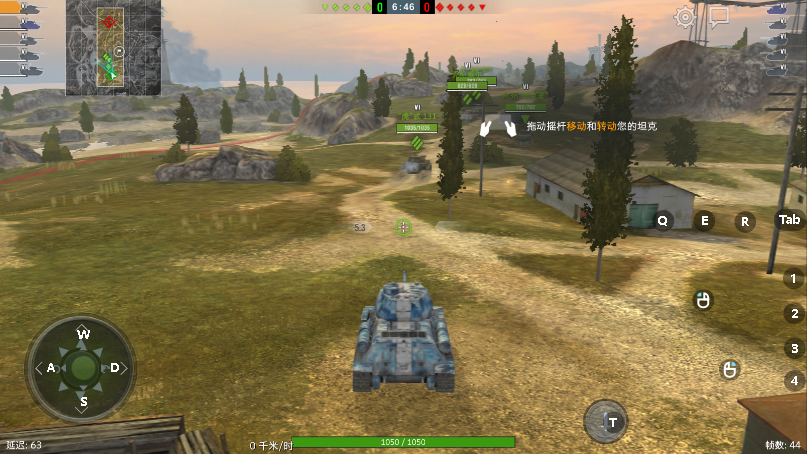Tap the Tab button
Viewport: 807px width, 454px height.
790,220
